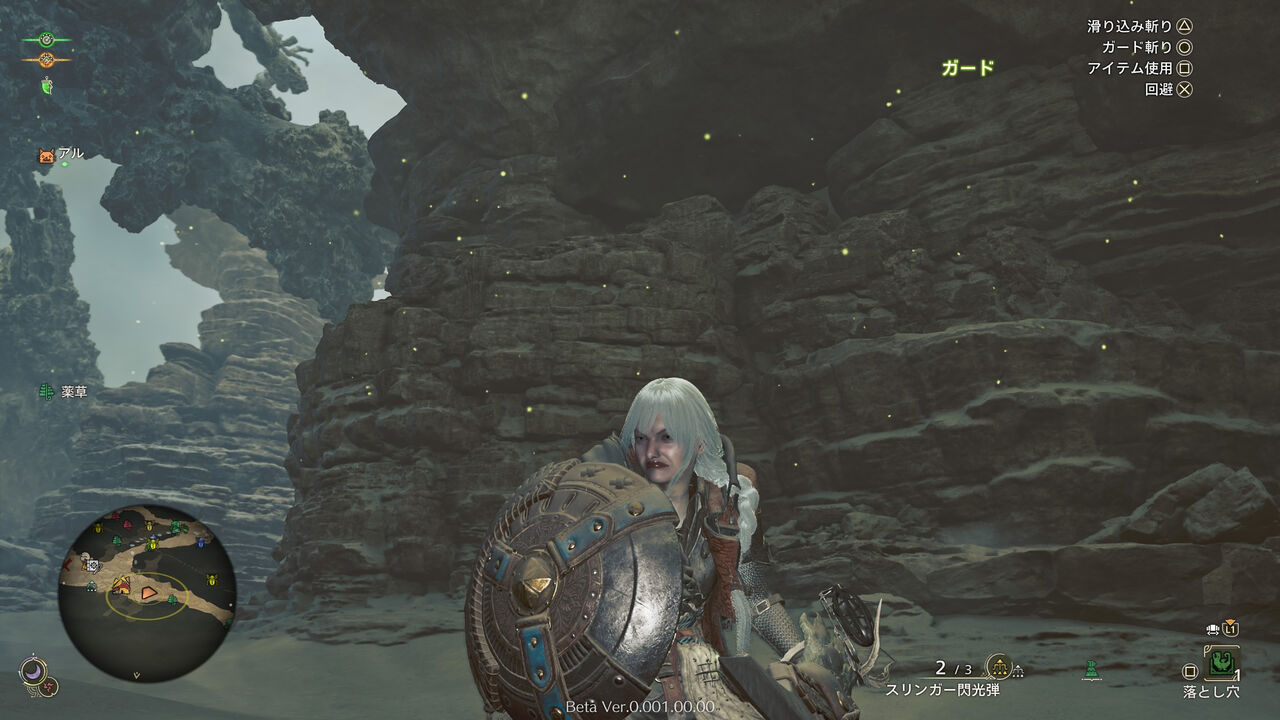Open the circular minimap
The height and width of the screenshot is (720, 1280).
coord(146,592)
